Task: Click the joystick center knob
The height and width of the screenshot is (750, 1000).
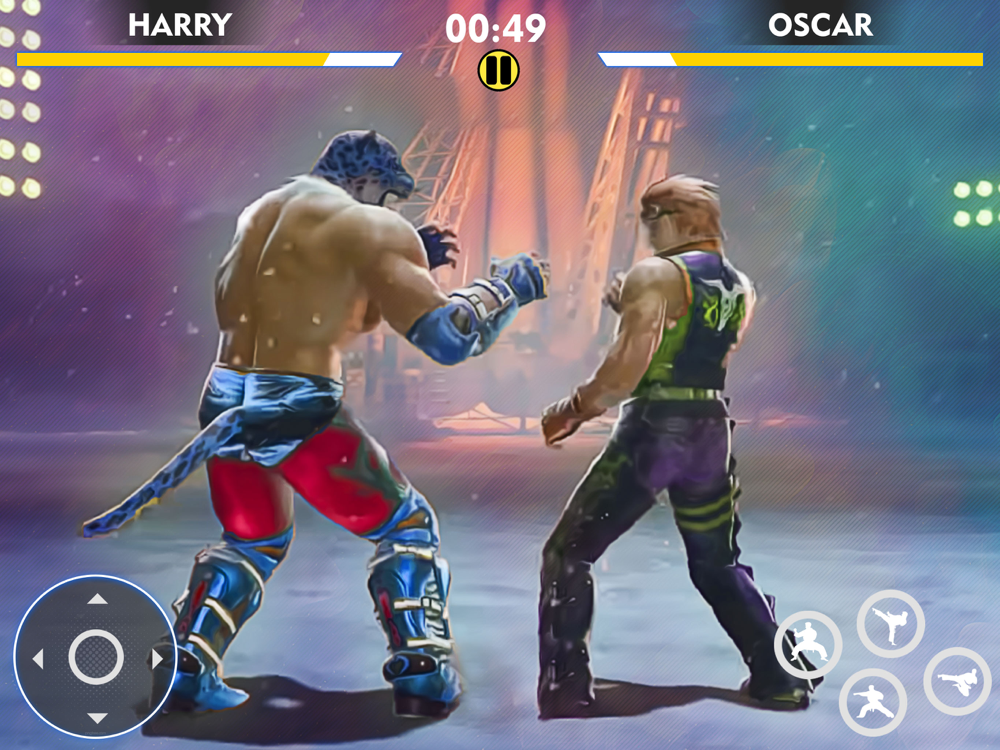Action: coord(97,658)
